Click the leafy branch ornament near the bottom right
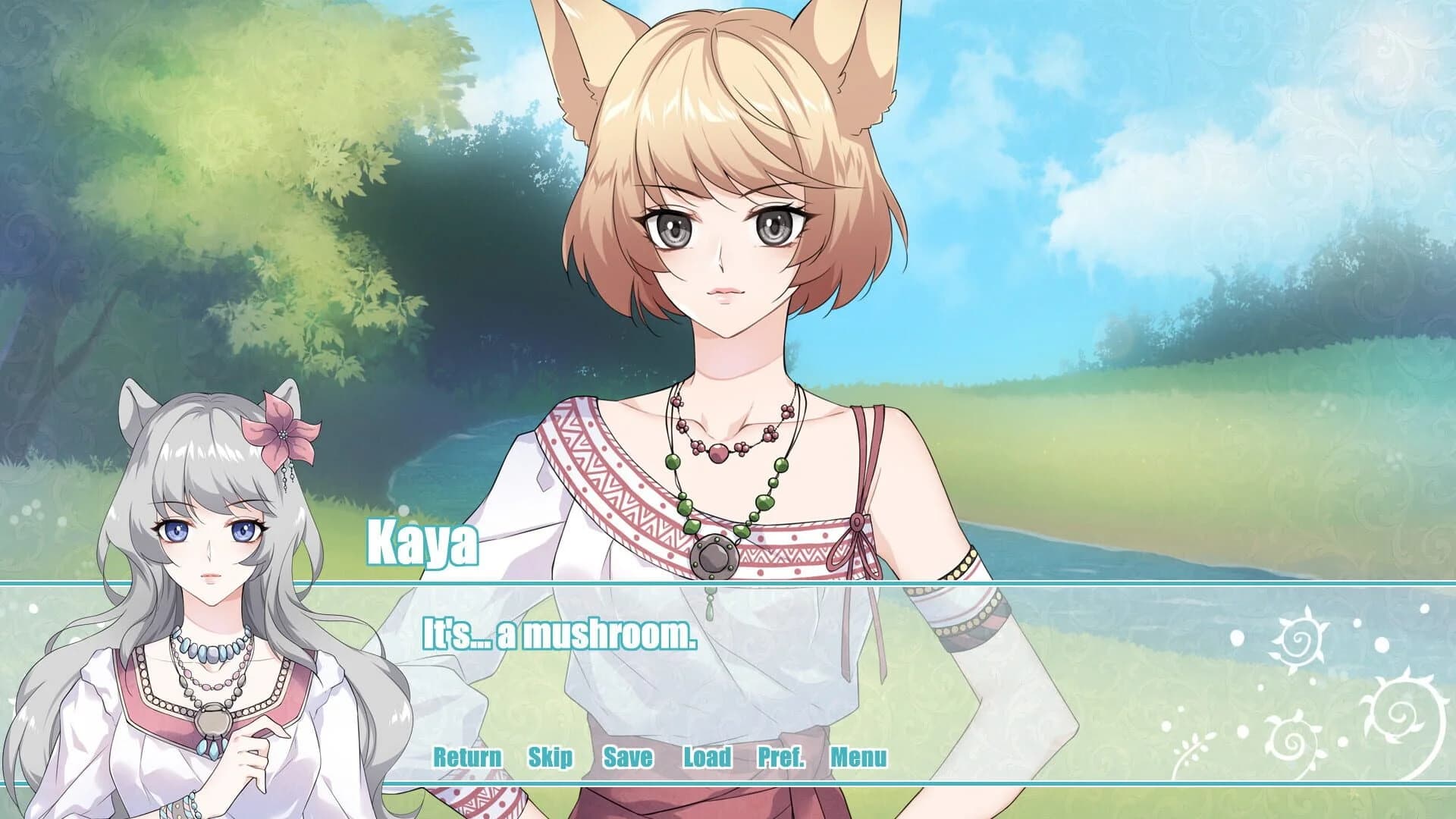Image resolution: width=1456 pixels, height=819 pixels. pyautogui.click(x=1195, y=747)
